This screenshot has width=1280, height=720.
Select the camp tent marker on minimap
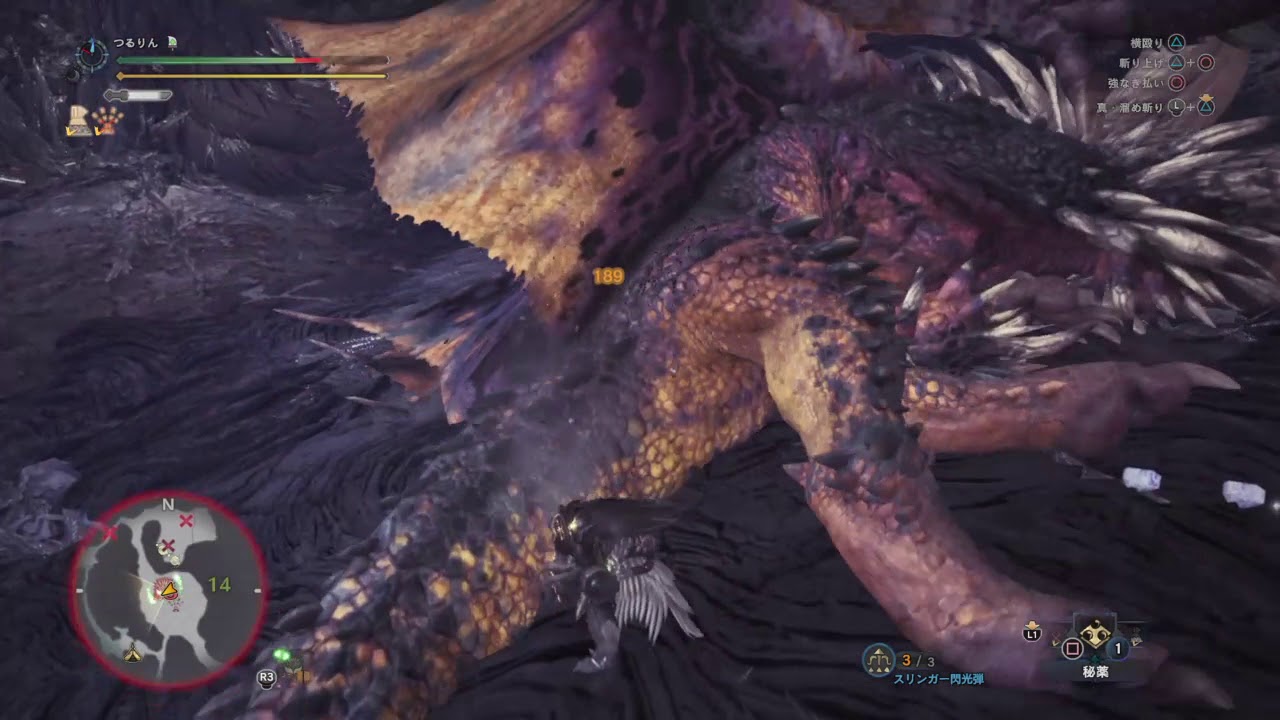click(x=133, y=654)
